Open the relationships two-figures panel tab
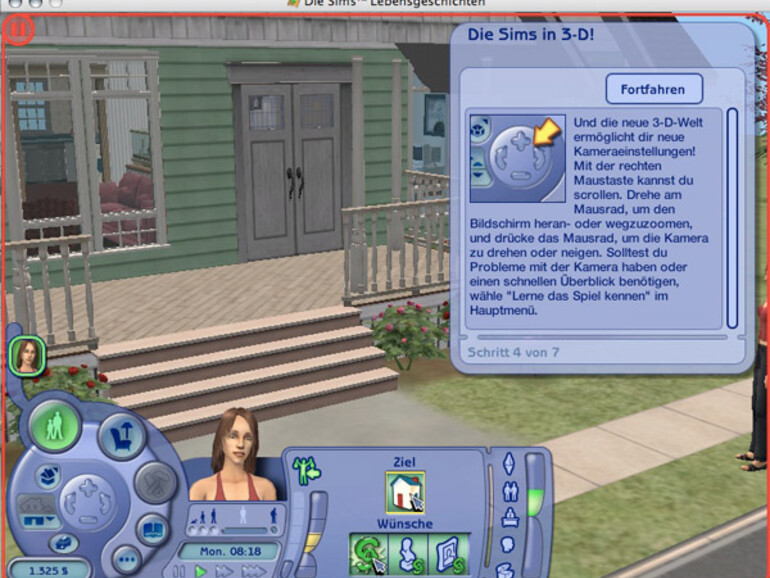Viewport: 770px width, 578px height. 510,491
